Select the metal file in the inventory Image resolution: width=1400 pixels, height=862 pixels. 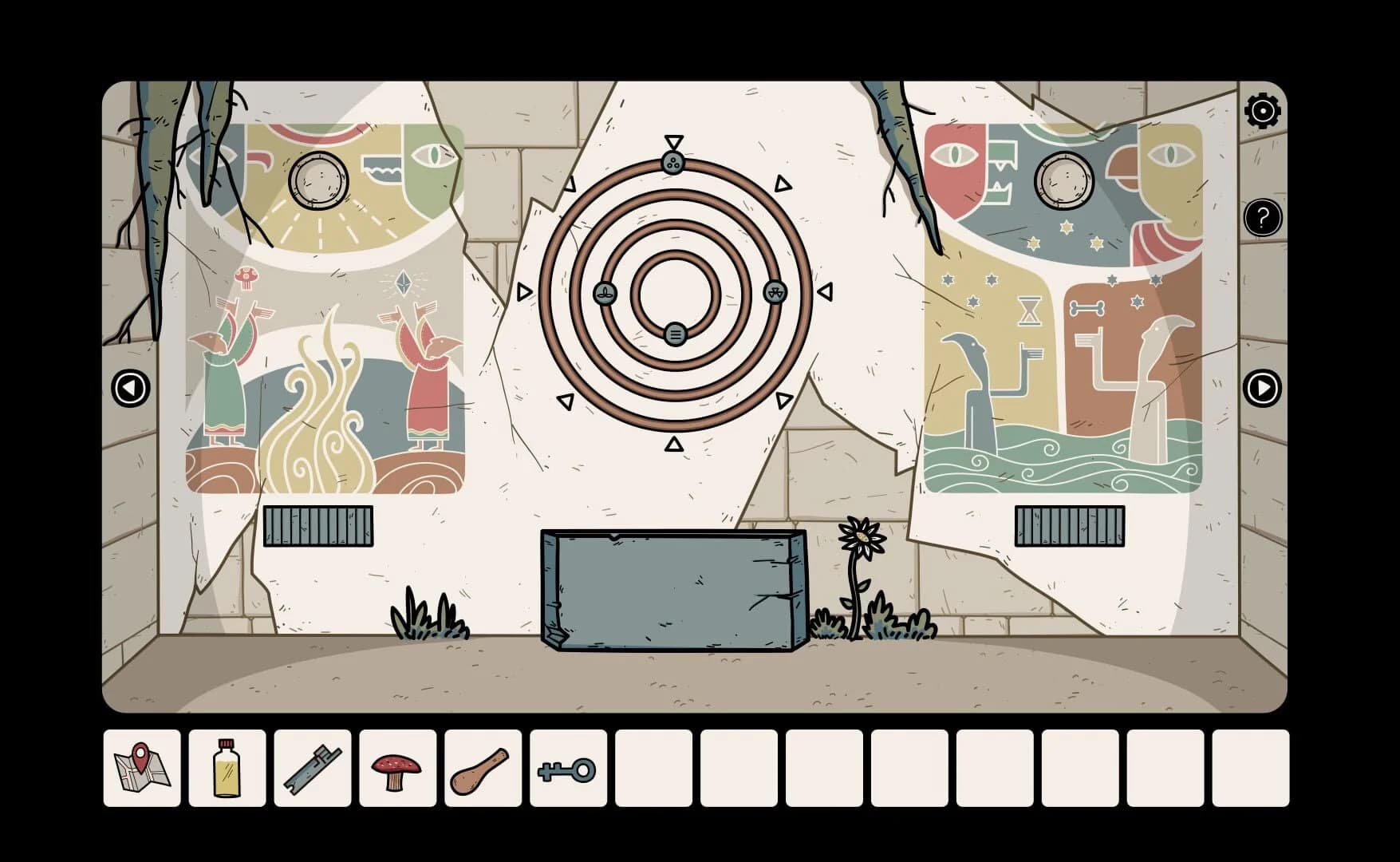click(311, 769)
